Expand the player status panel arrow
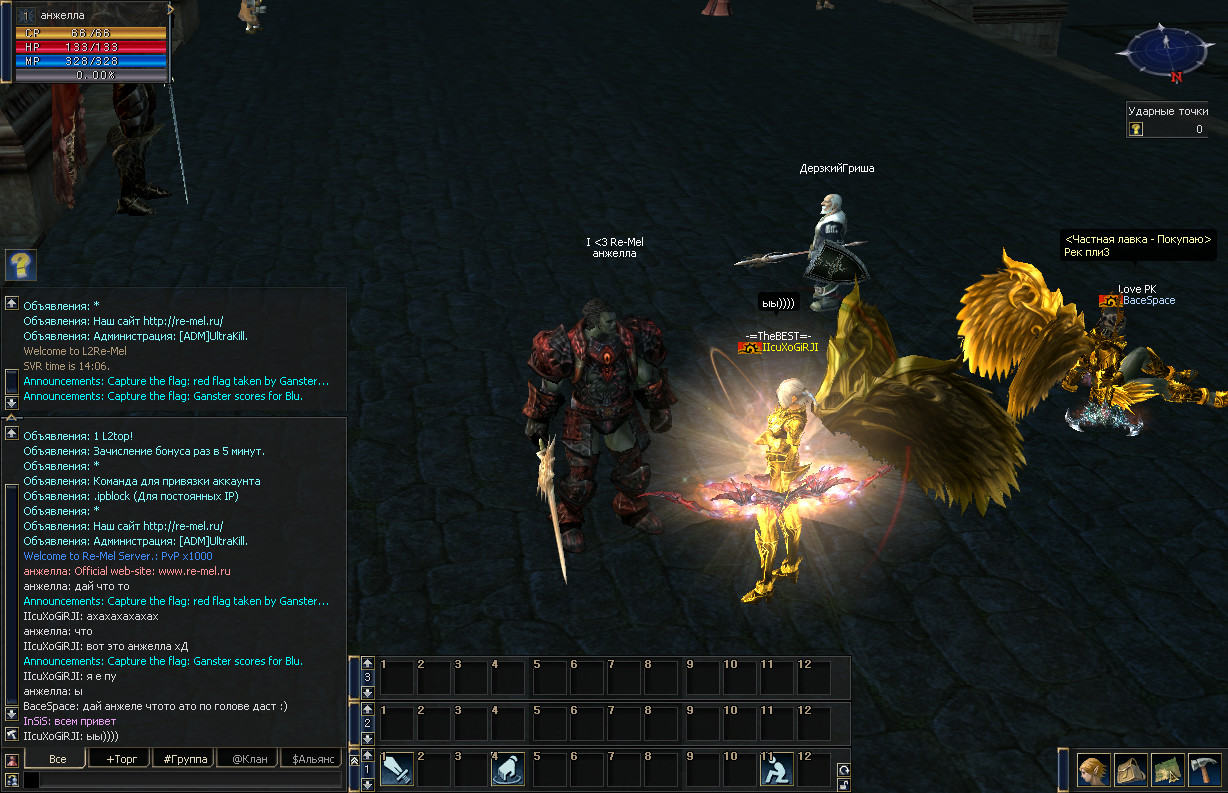The width and height of the screenshot is (1228, 793). tap(171, 8)
